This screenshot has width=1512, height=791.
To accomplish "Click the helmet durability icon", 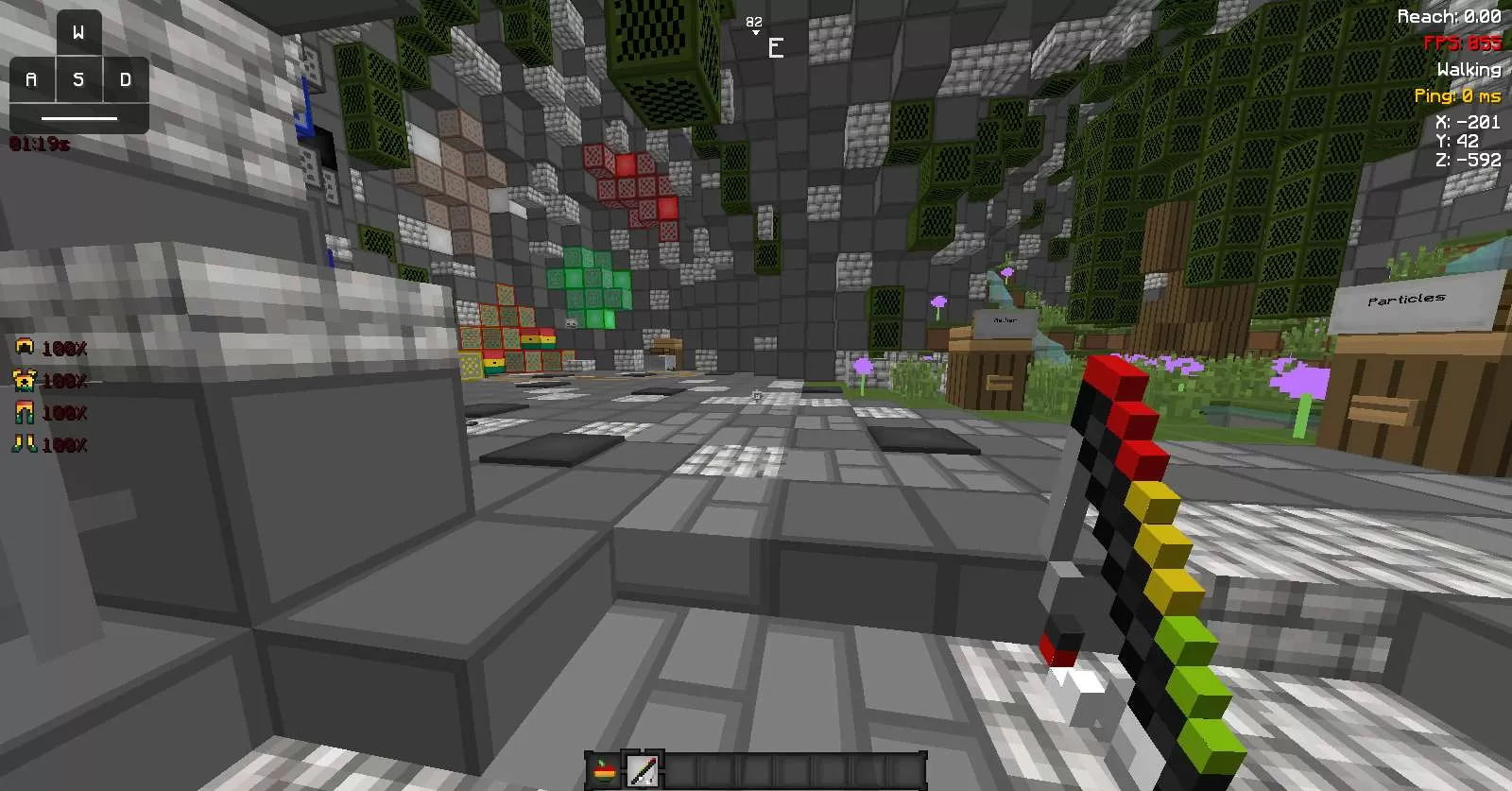I will pos(25,348).
